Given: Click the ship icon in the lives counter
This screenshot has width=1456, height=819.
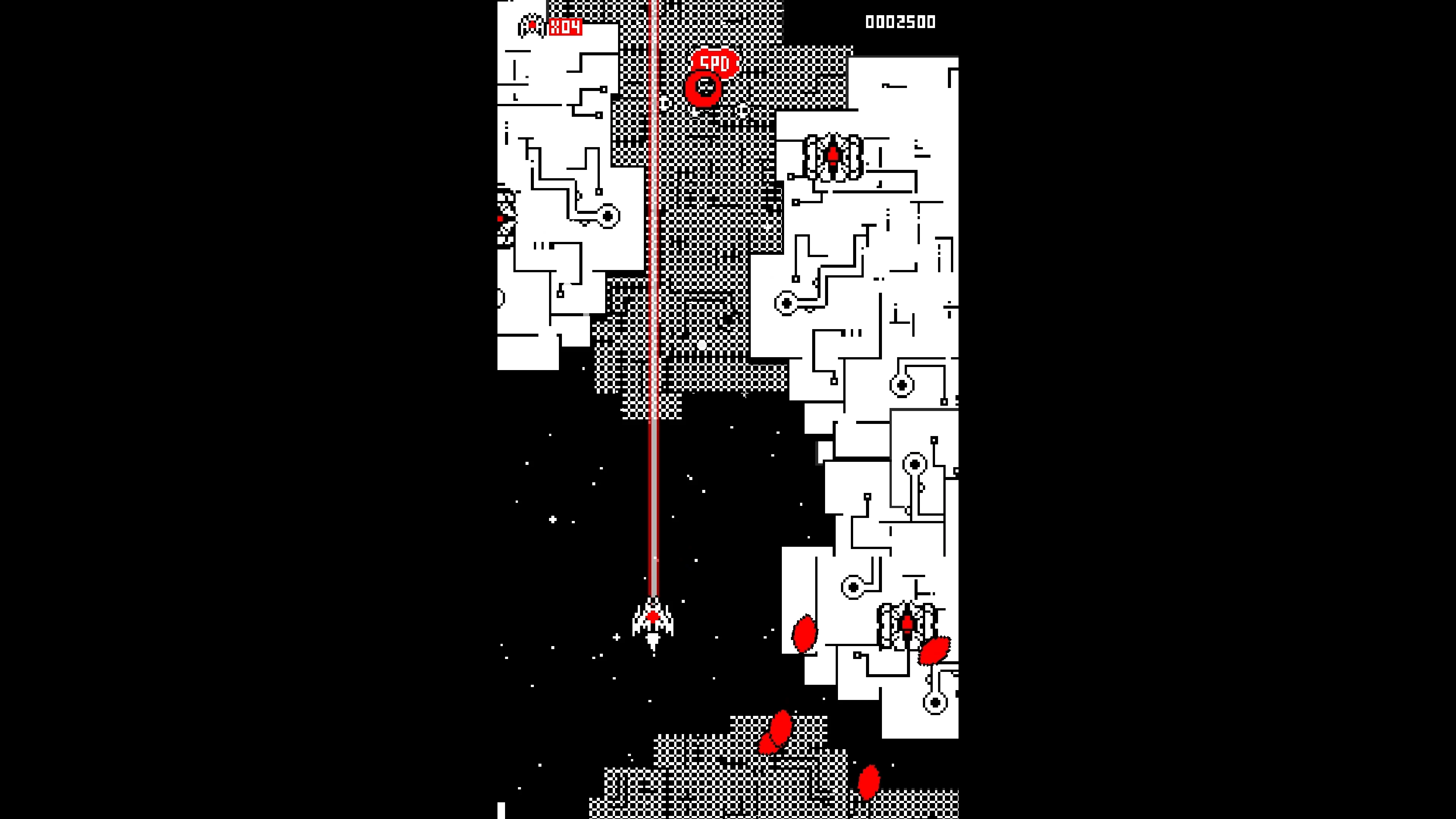Looking at the screenshot, I should 532,25.
